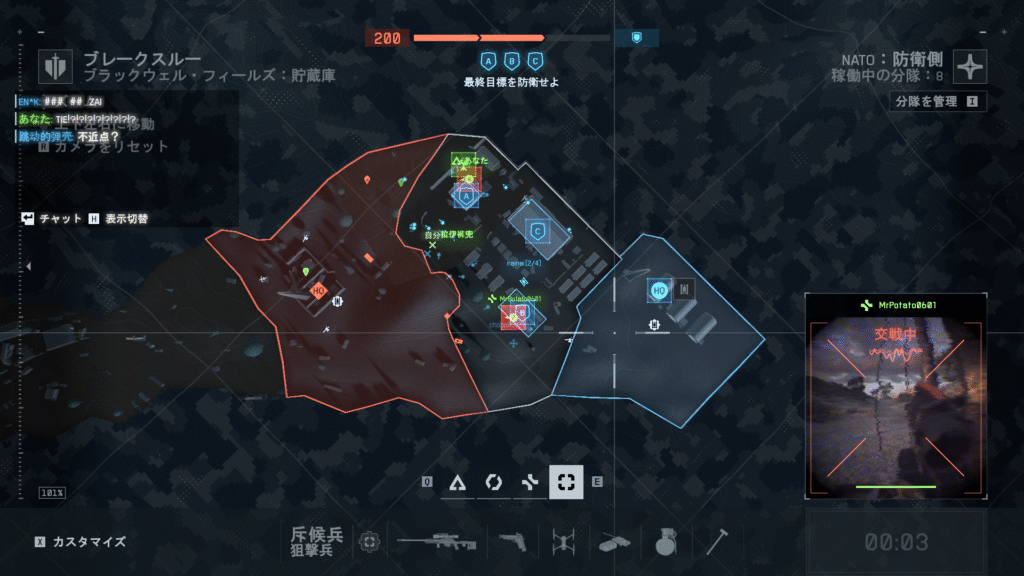This screenshot has height=576, width=1024.
Task: Select the pistol sidearm slot
Action: pyautogui.click(x=515, y=541)
